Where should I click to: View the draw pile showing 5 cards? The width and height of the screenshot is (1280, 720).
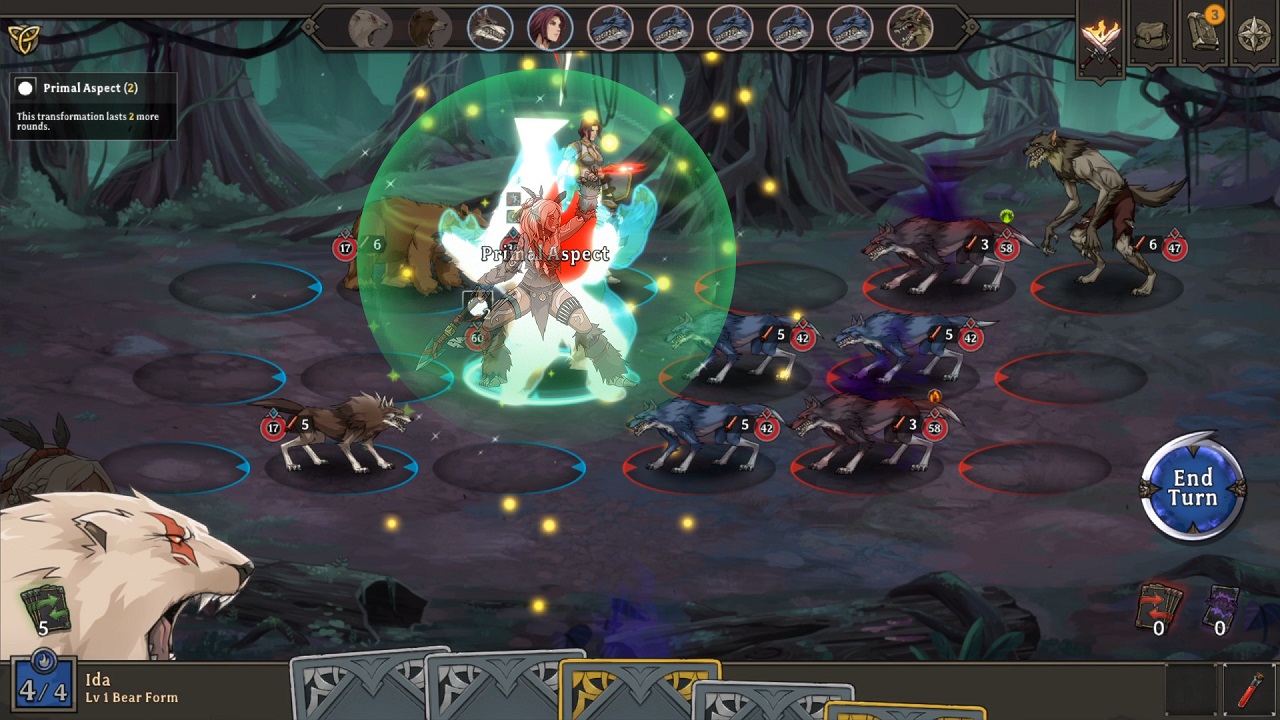pos(44,609)
